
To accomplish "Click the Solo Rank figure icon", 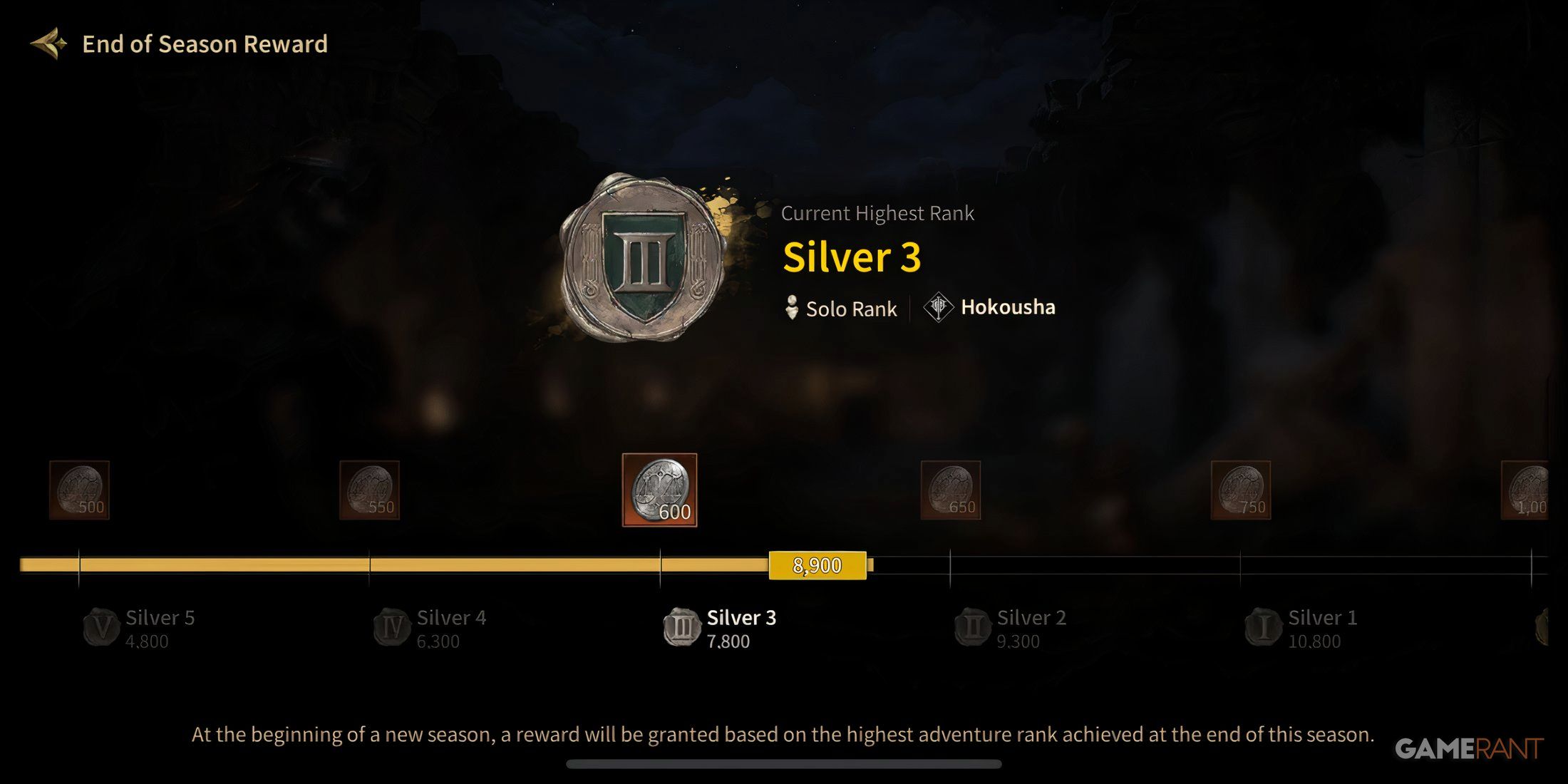I will point(793,308).
